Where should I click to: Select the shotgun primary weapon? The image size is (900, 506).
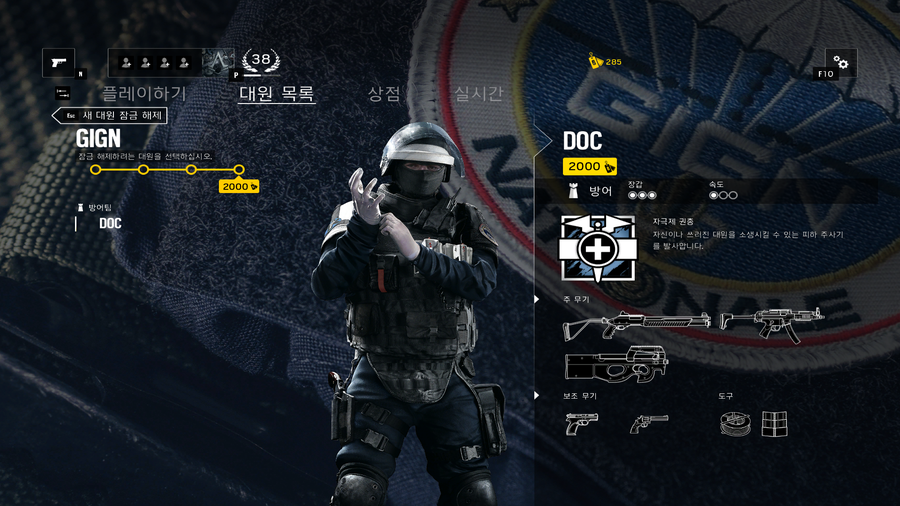[x=637, y=323]
